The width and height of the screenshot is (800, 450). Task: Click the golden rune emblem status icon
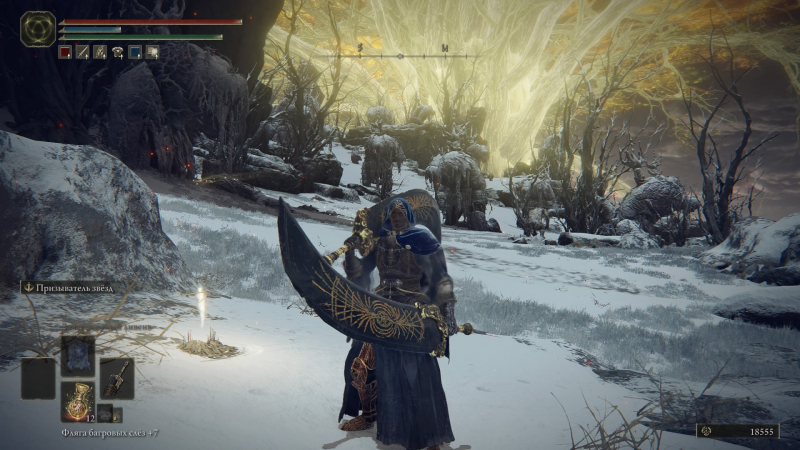click(x=38, y=28)
